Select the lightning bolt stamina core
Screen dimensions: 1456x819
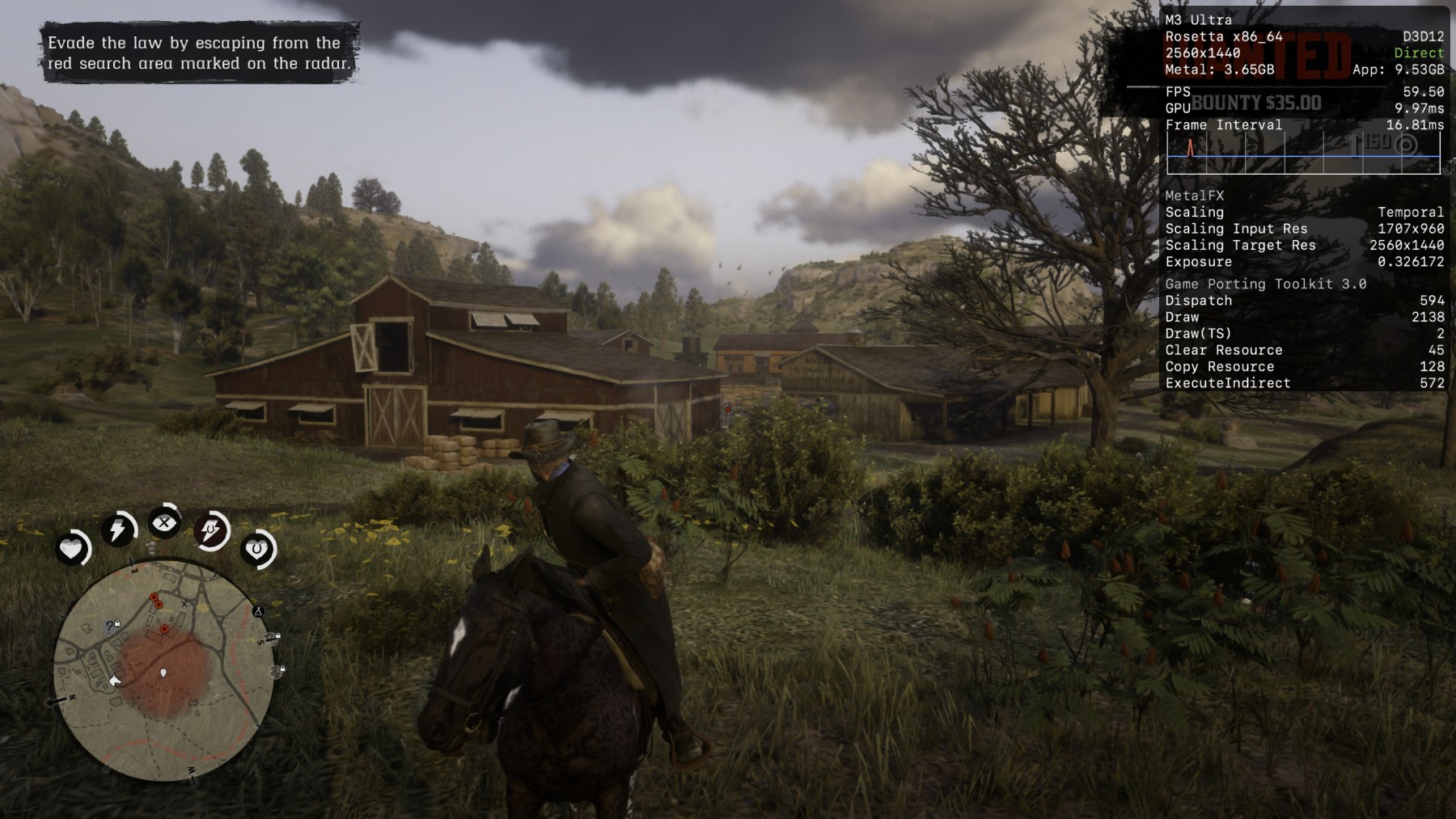coord(118,530)
